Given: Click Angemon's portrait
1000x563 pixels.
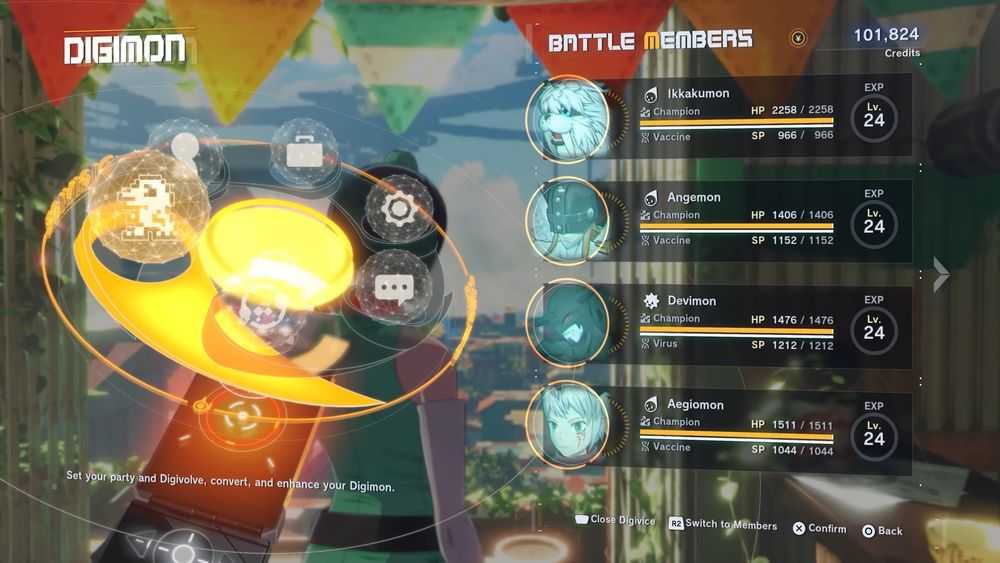Looking at the screenshot, I should coord(568,221).
